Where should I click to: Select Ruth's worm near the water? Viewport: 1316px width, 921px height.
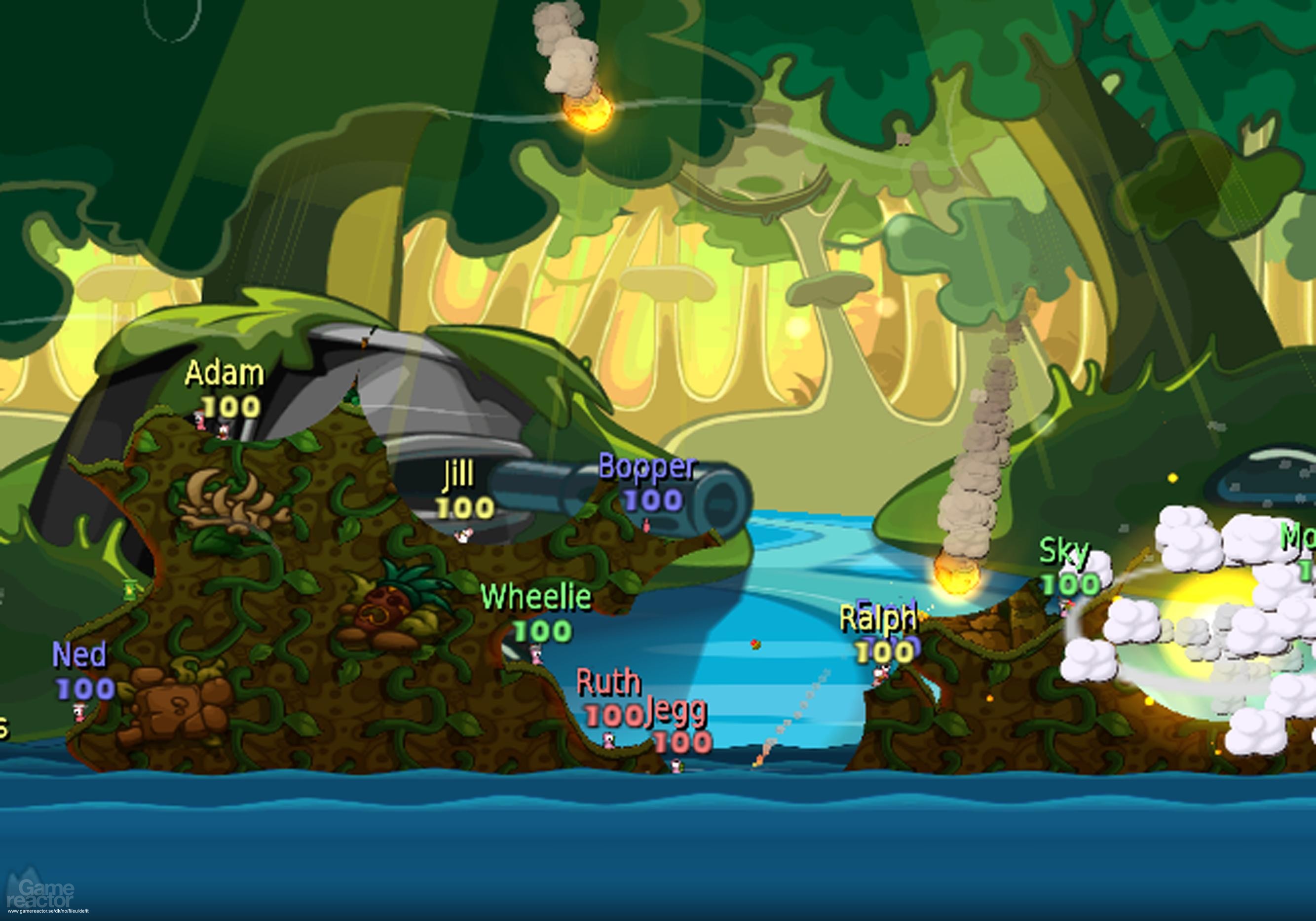pos(609,741)
